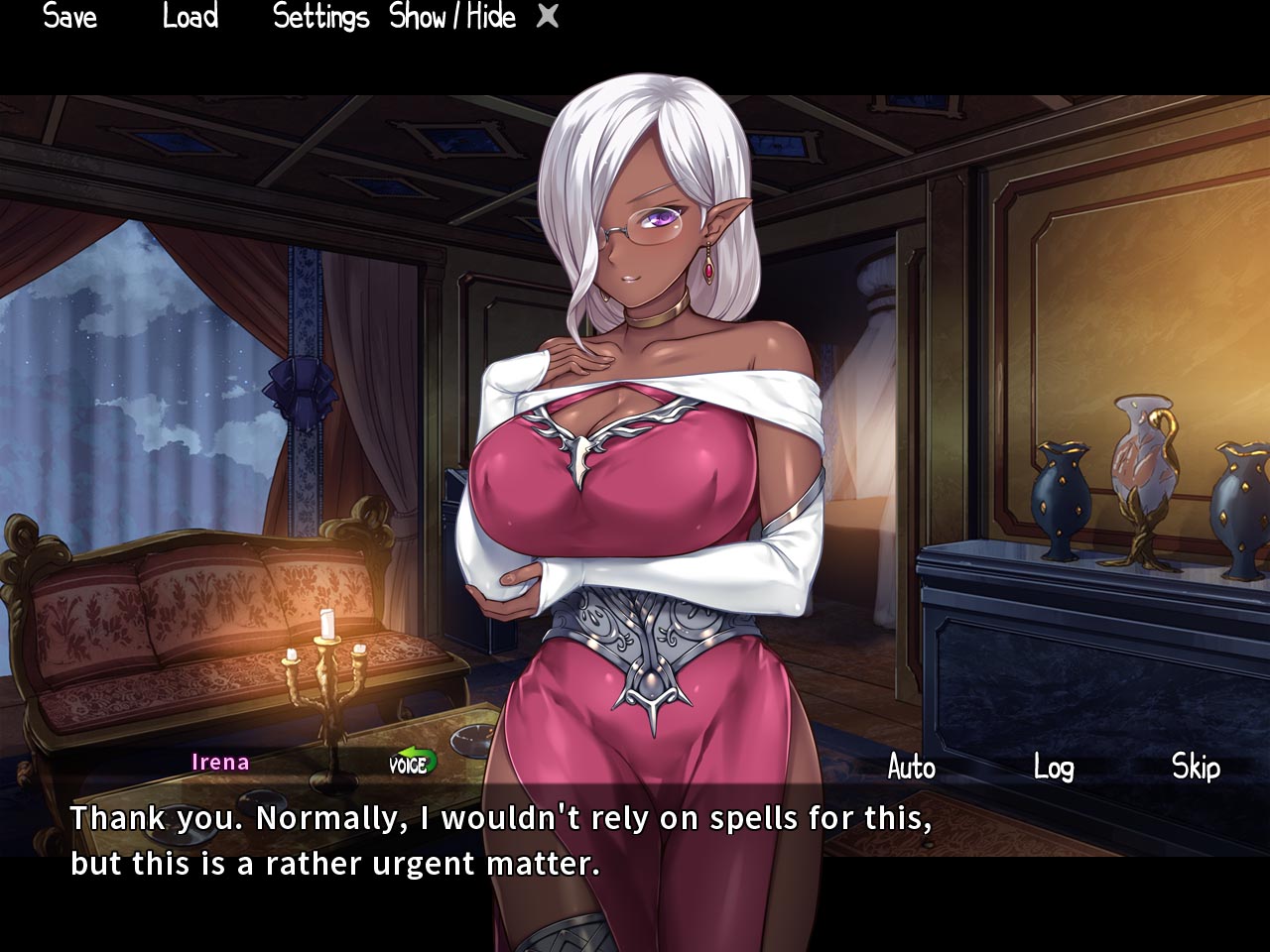Replay the line with the VOICE button

[x=411, y=764]
